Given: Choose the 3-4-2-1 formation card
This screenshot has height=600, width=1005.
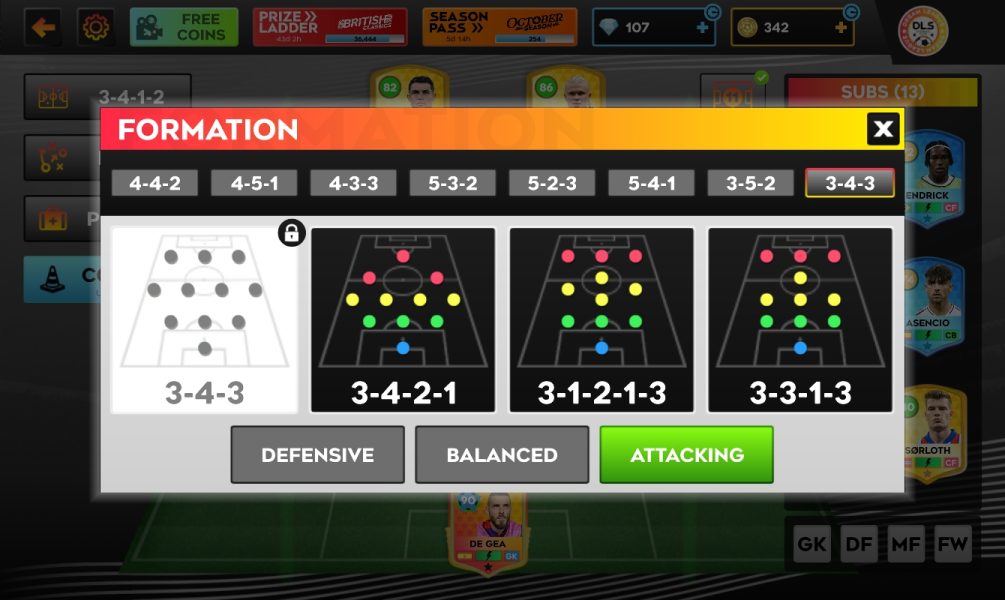Looking at the screenshot, I should click(x=403, y=320).
